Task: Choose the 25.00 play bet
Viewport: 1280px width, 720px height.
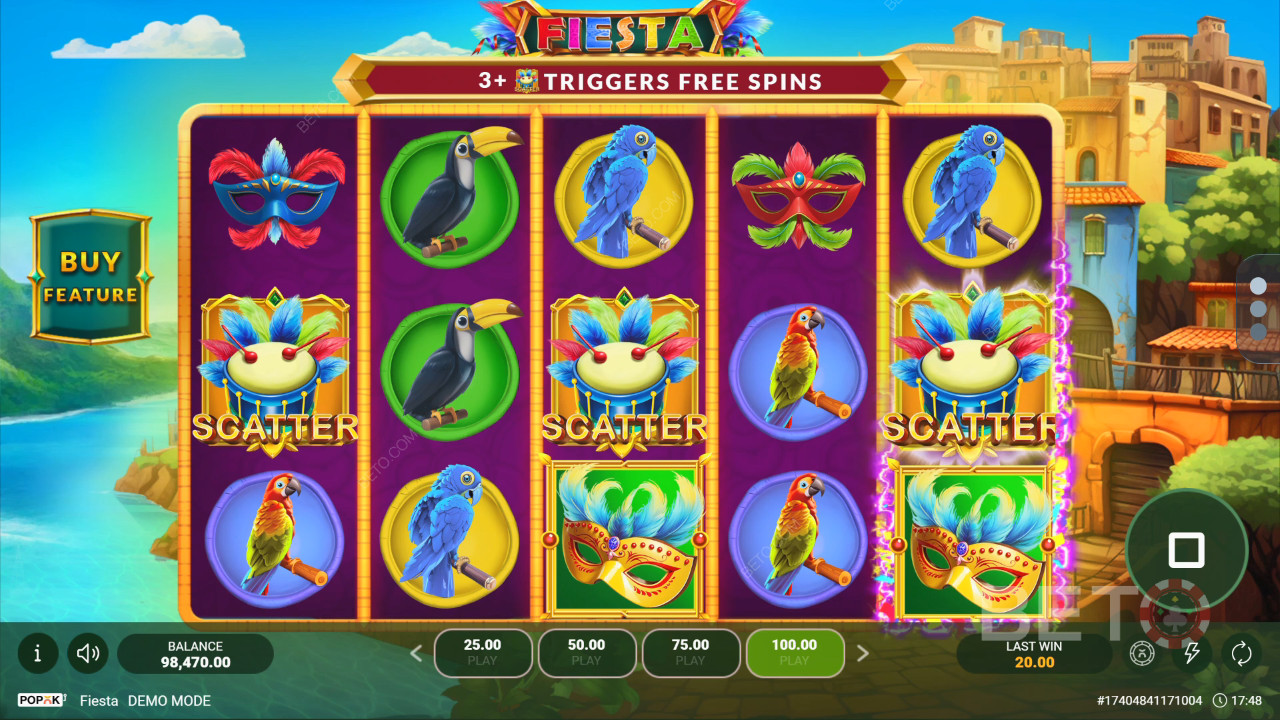Action: (482, 653)
